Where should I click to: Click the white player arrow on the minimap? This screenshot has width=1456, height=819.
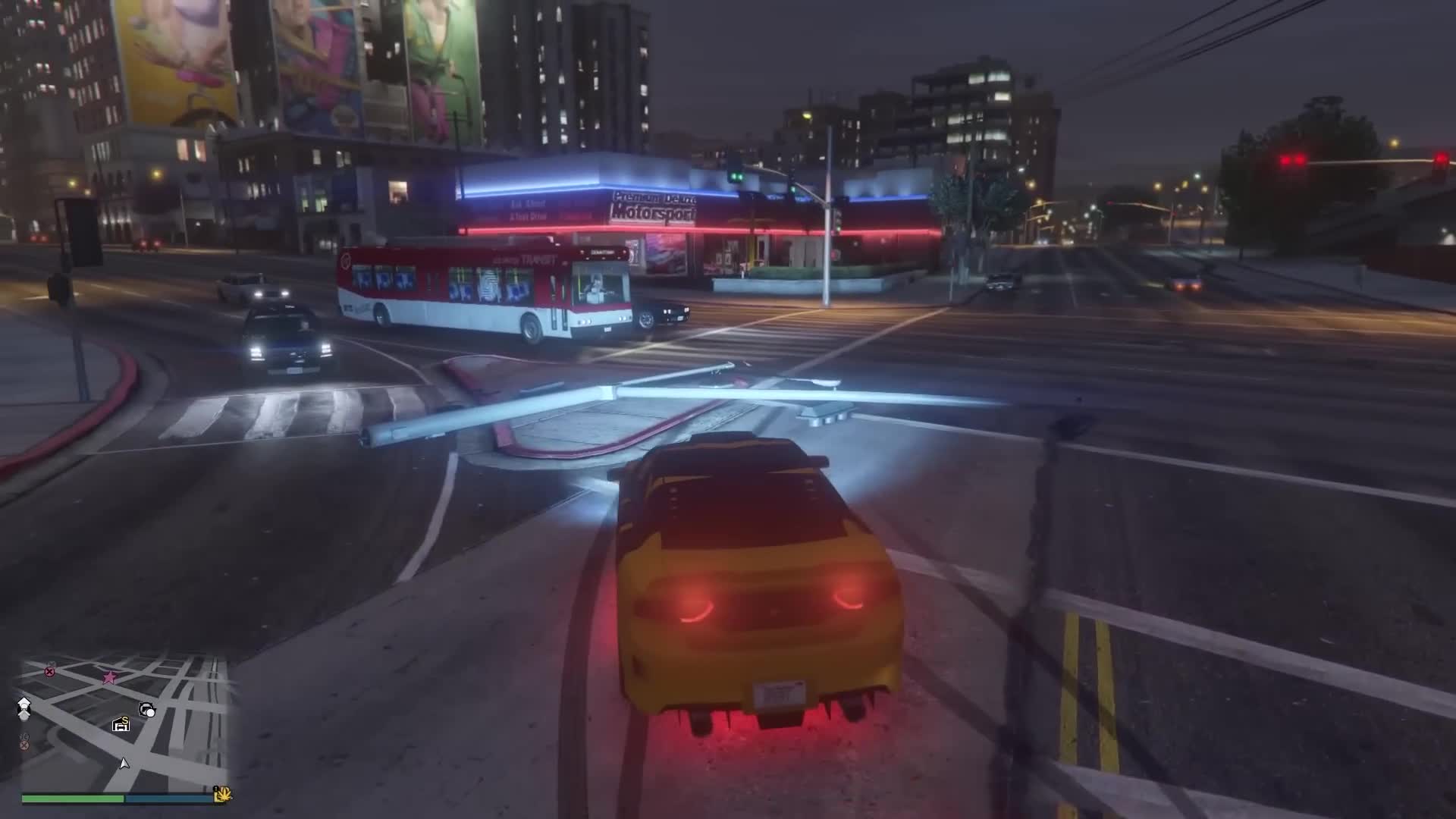[x=125, y=764]
